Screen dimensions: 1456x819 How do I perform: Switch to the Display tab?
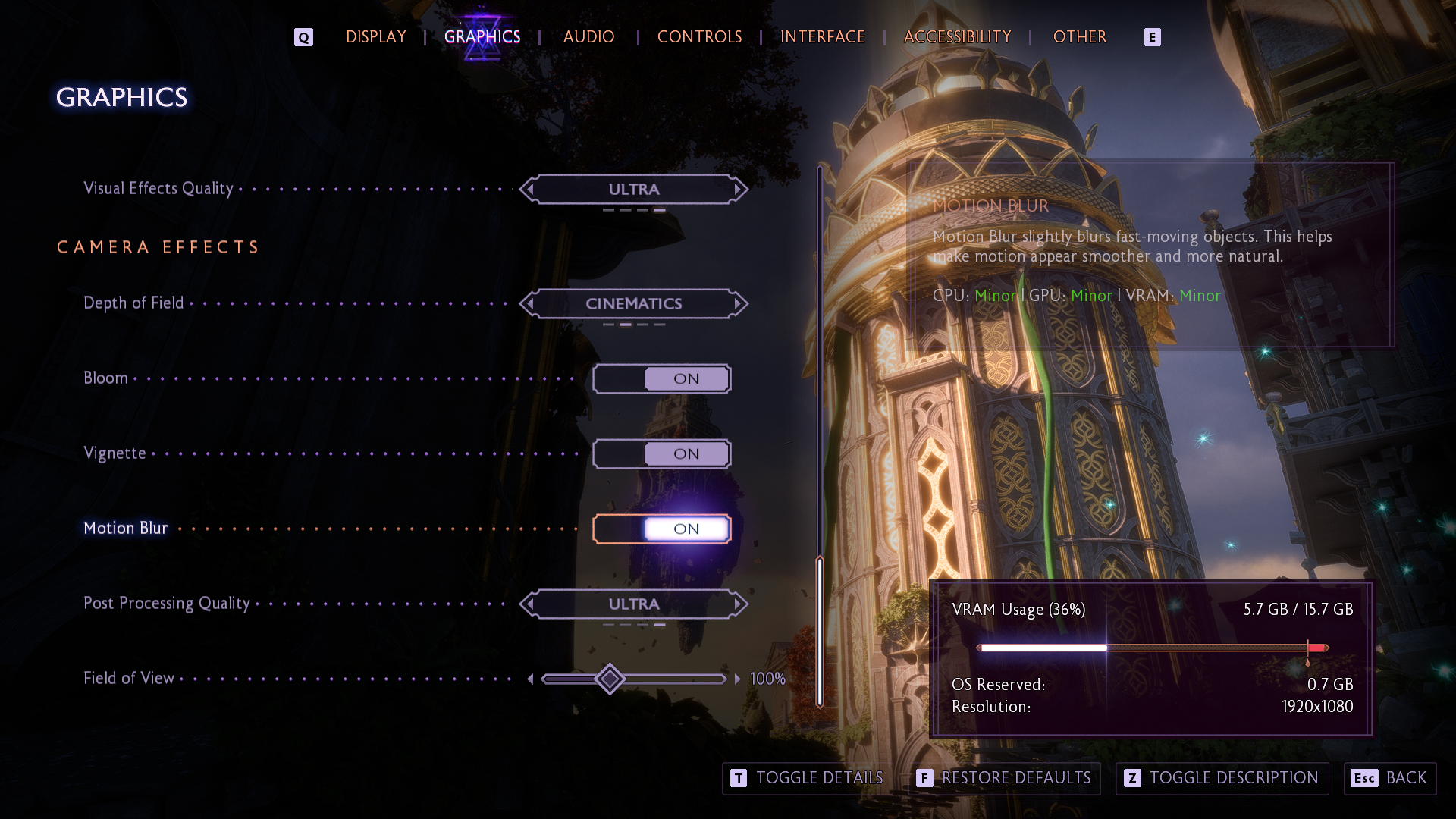(x=375, y=36)
